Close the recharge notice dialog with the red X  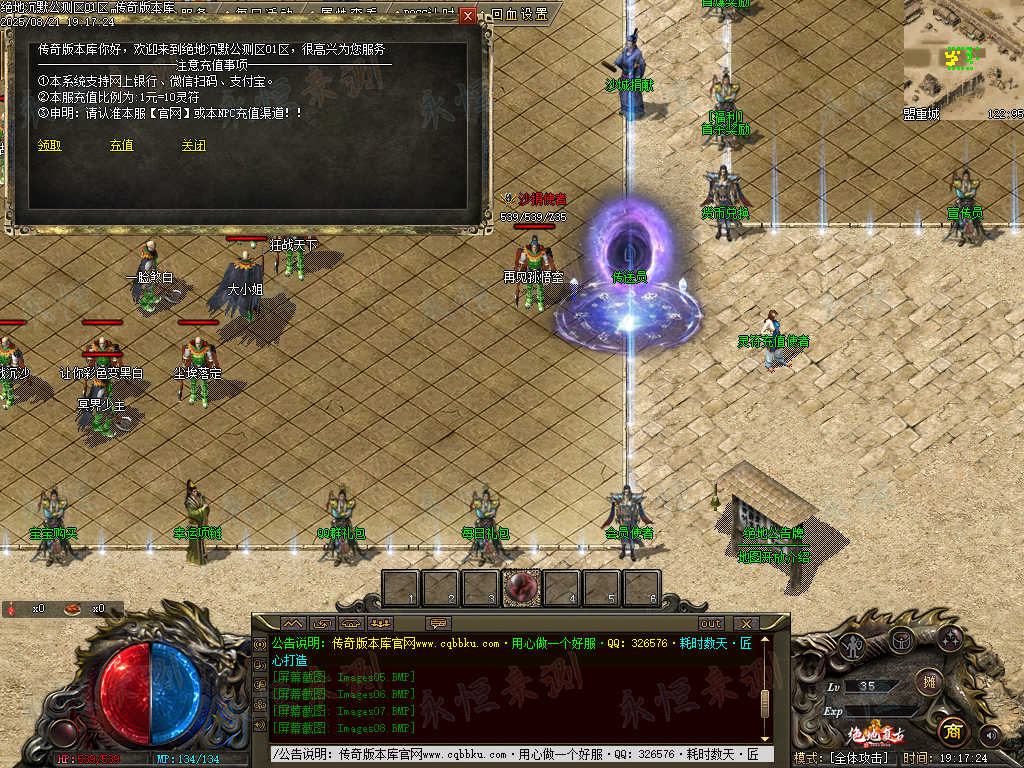pyautogui.click(x=467, y=16)
